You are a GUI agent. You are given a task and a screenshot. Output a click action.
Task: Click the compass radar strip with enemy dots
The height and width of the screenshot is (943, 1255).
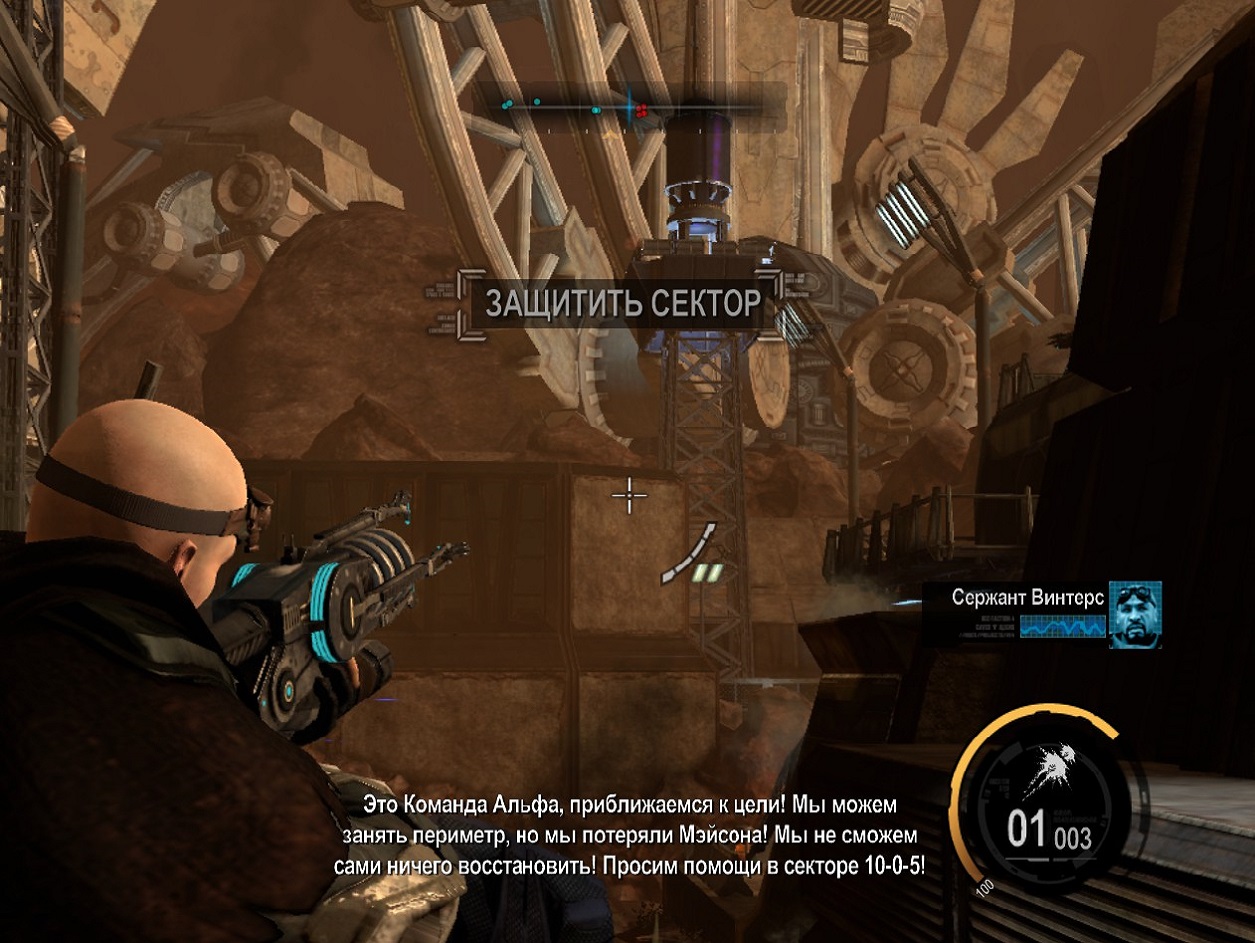click(x=630, y=108)
